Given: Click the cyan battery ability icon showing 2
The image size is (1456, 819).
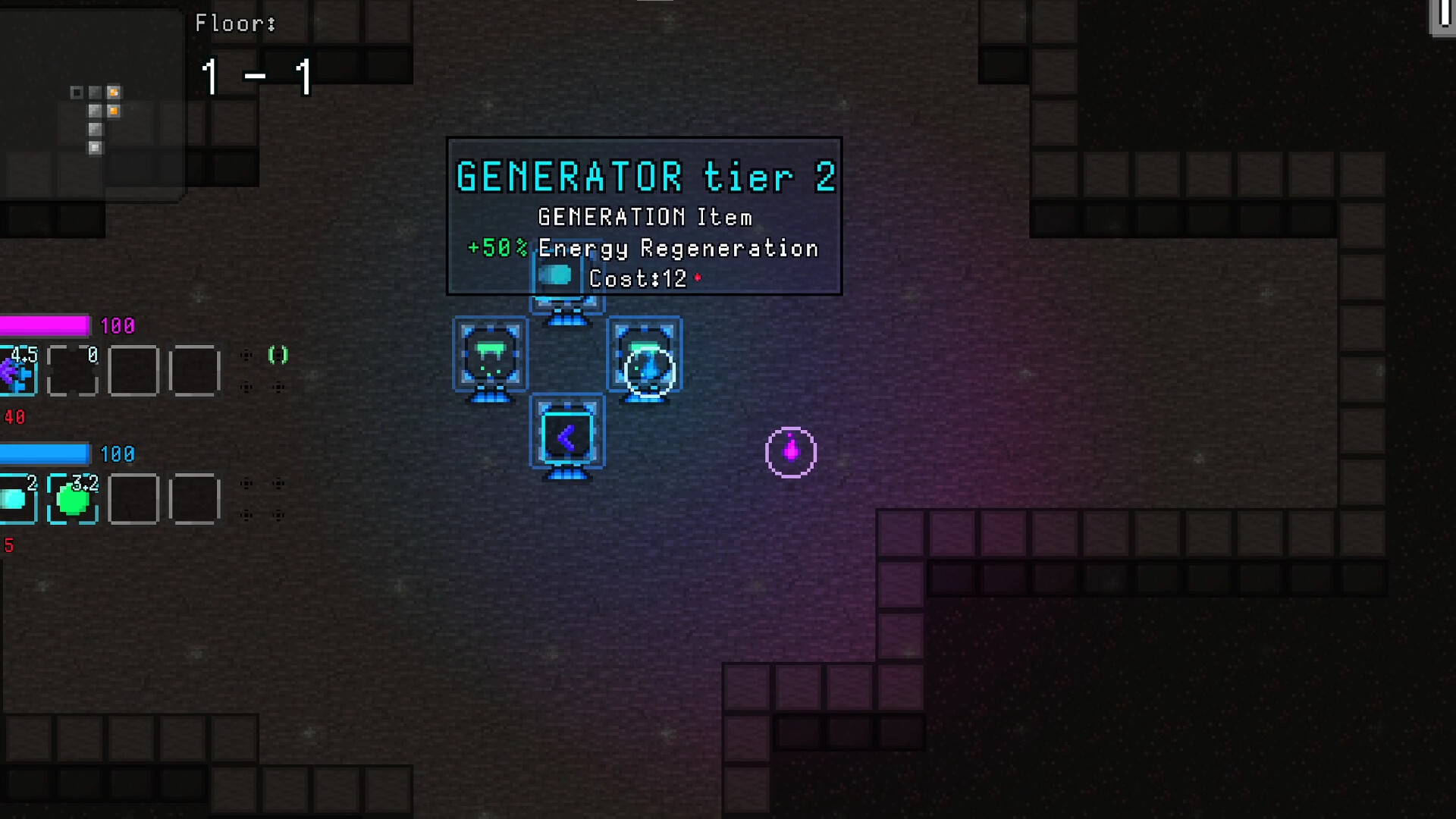Looking at the screenshot, I should click(x=18, y=500).
